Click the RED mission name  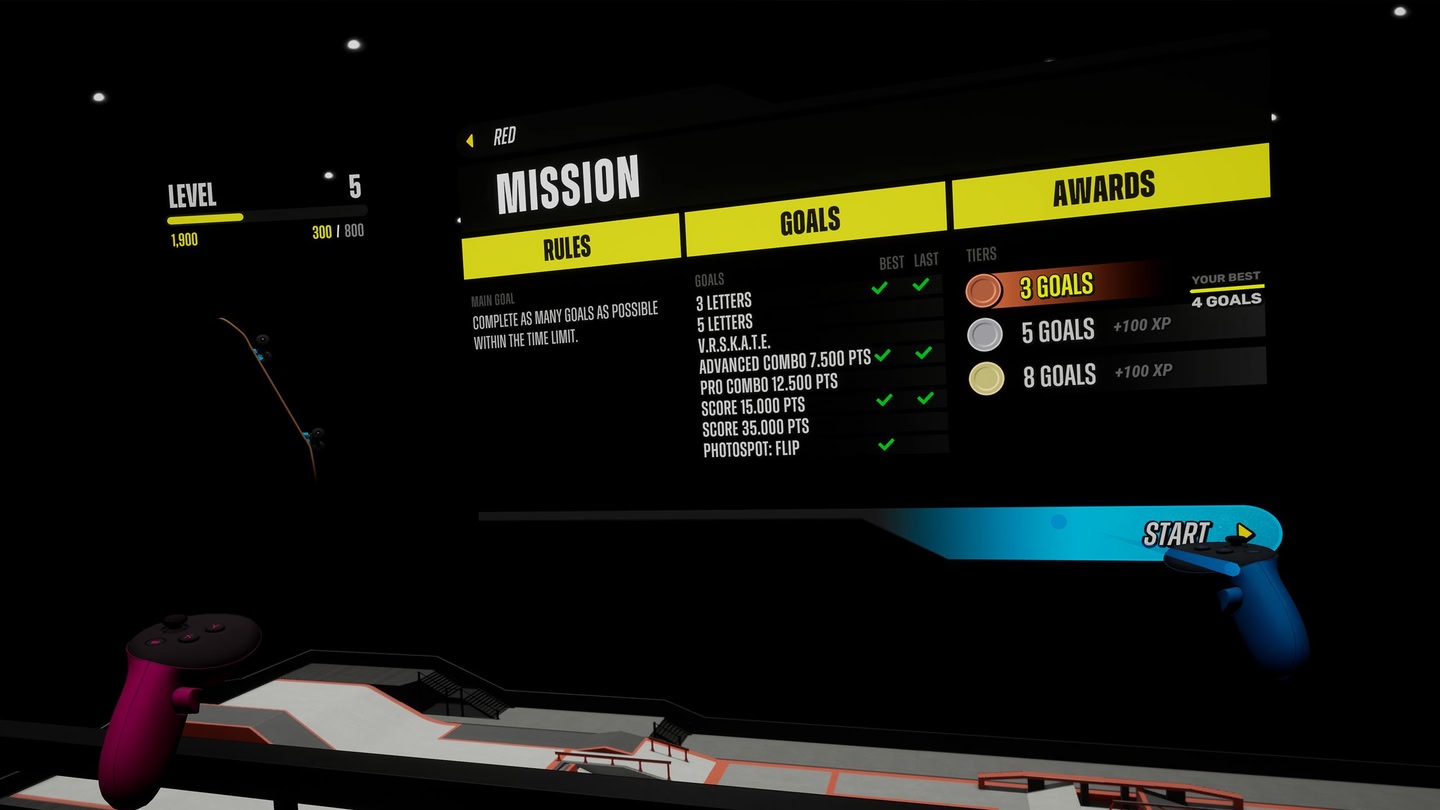pos(504,137)
